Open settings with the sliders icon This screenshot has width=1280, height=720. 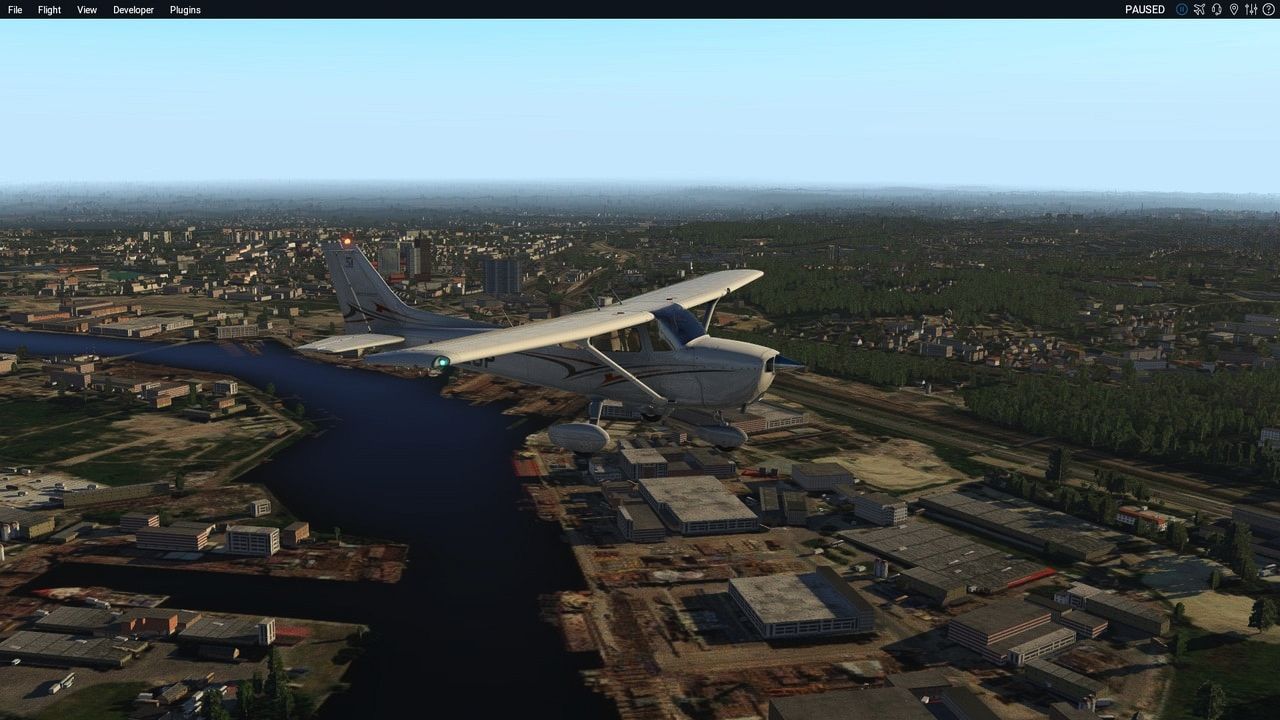coord(1250,9)
